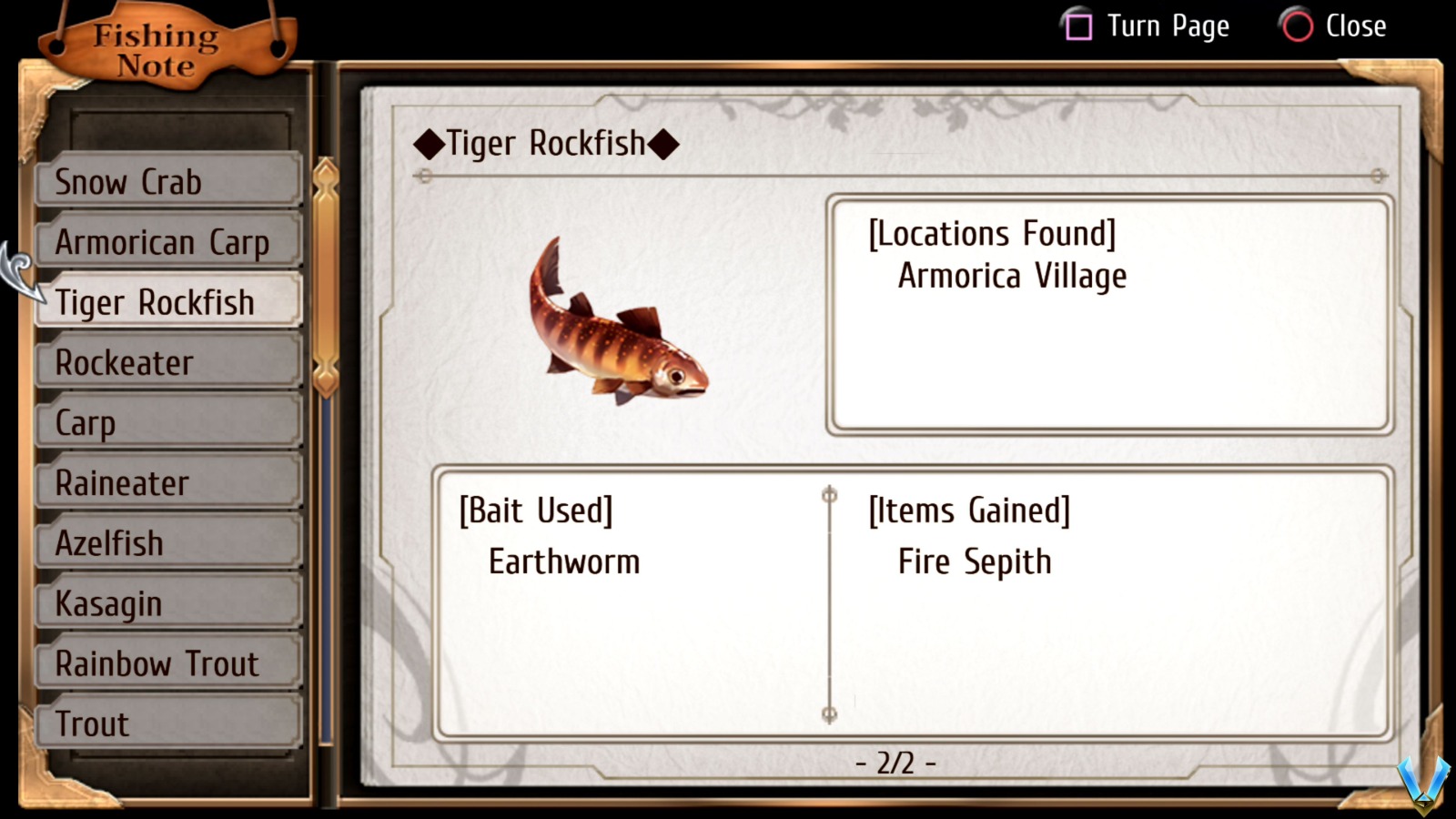1456x819 pixels.
Task: Select the currently highlighted Tiger Rockfish entry
Action: pyautogui.click(x=168, y=302)
